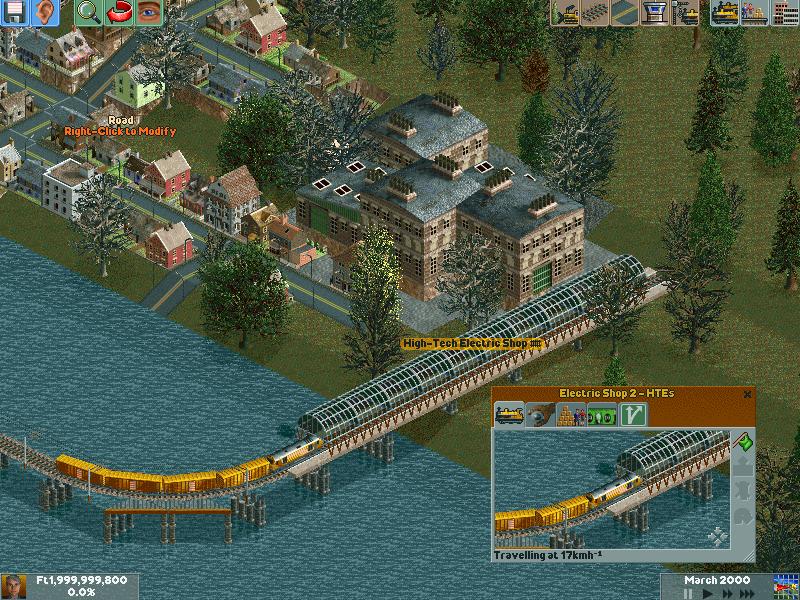Click the ear sound options icon

pos(45,13)
